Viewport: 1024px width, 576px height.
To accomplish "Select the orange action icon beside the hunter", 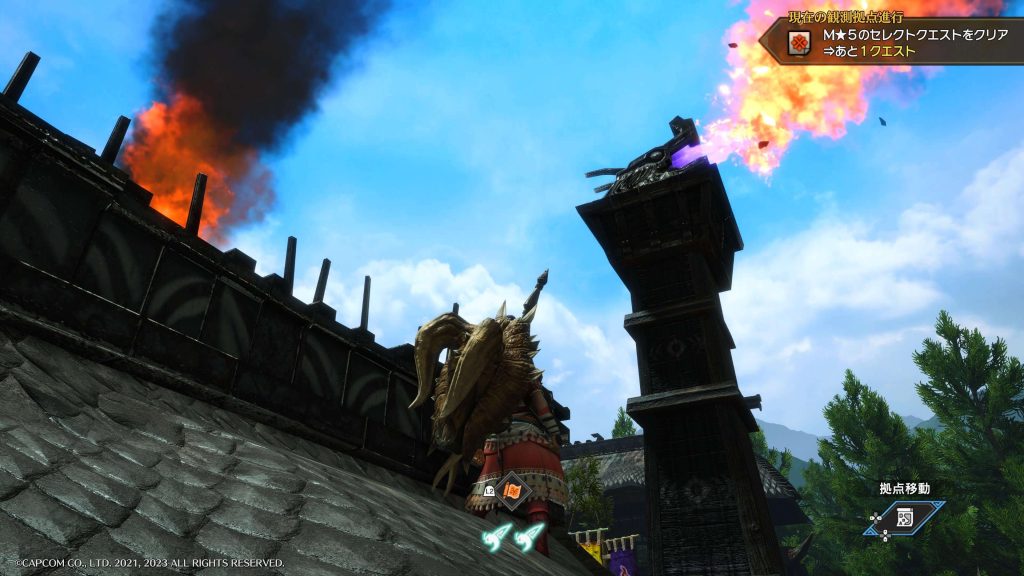I will pos(513,491).
